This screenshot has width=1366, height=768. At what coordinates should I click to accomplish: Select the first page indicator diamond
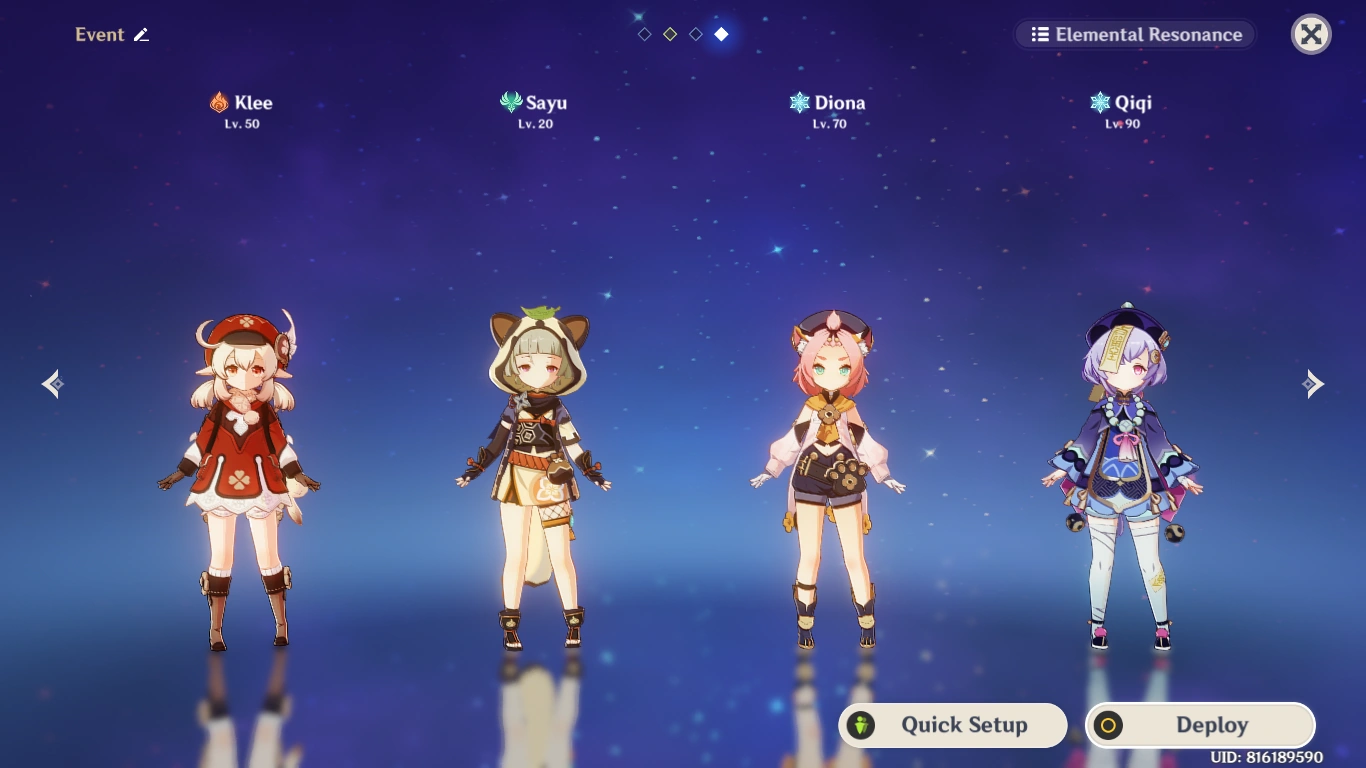pos(643,32)
